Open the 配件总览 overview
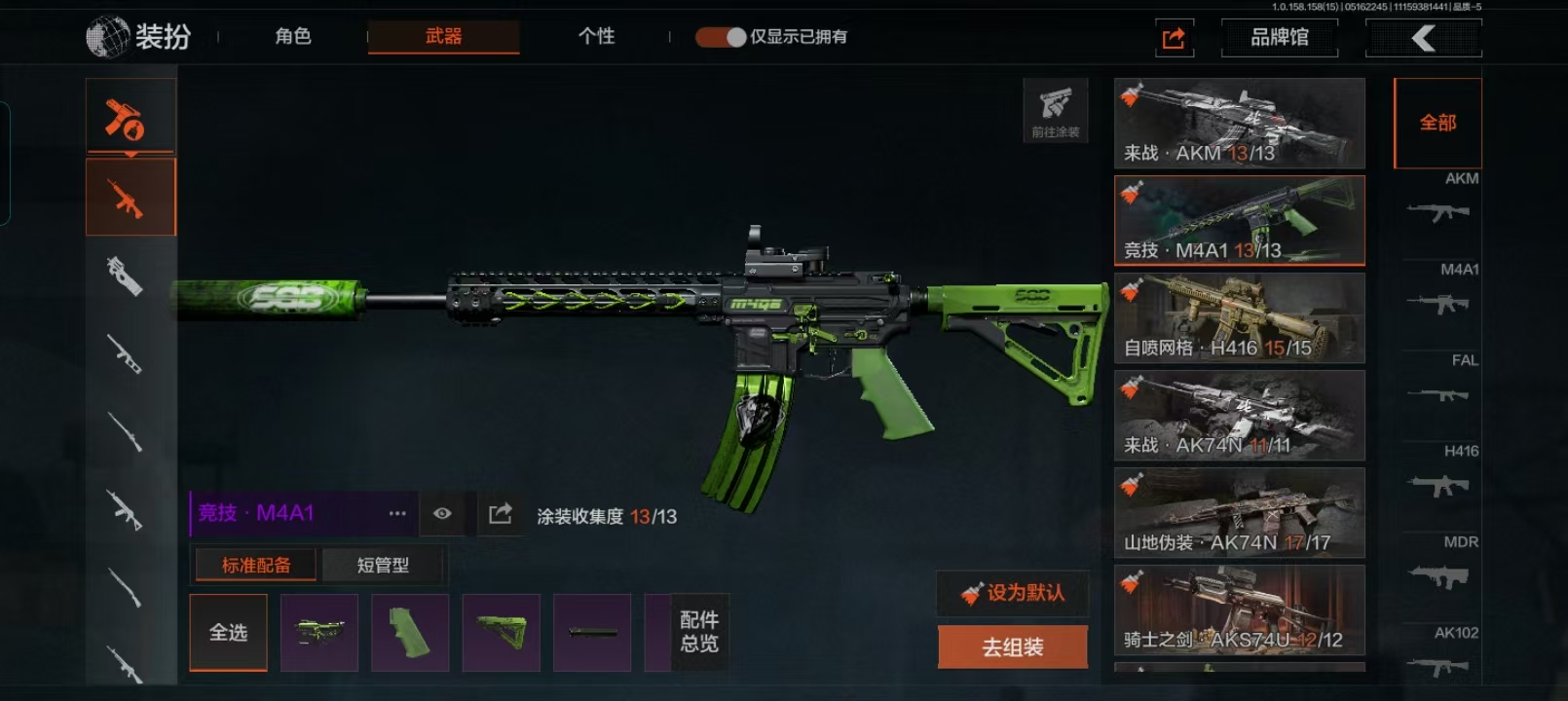Screen dimensions: 1568x701 tap(698, 632)
